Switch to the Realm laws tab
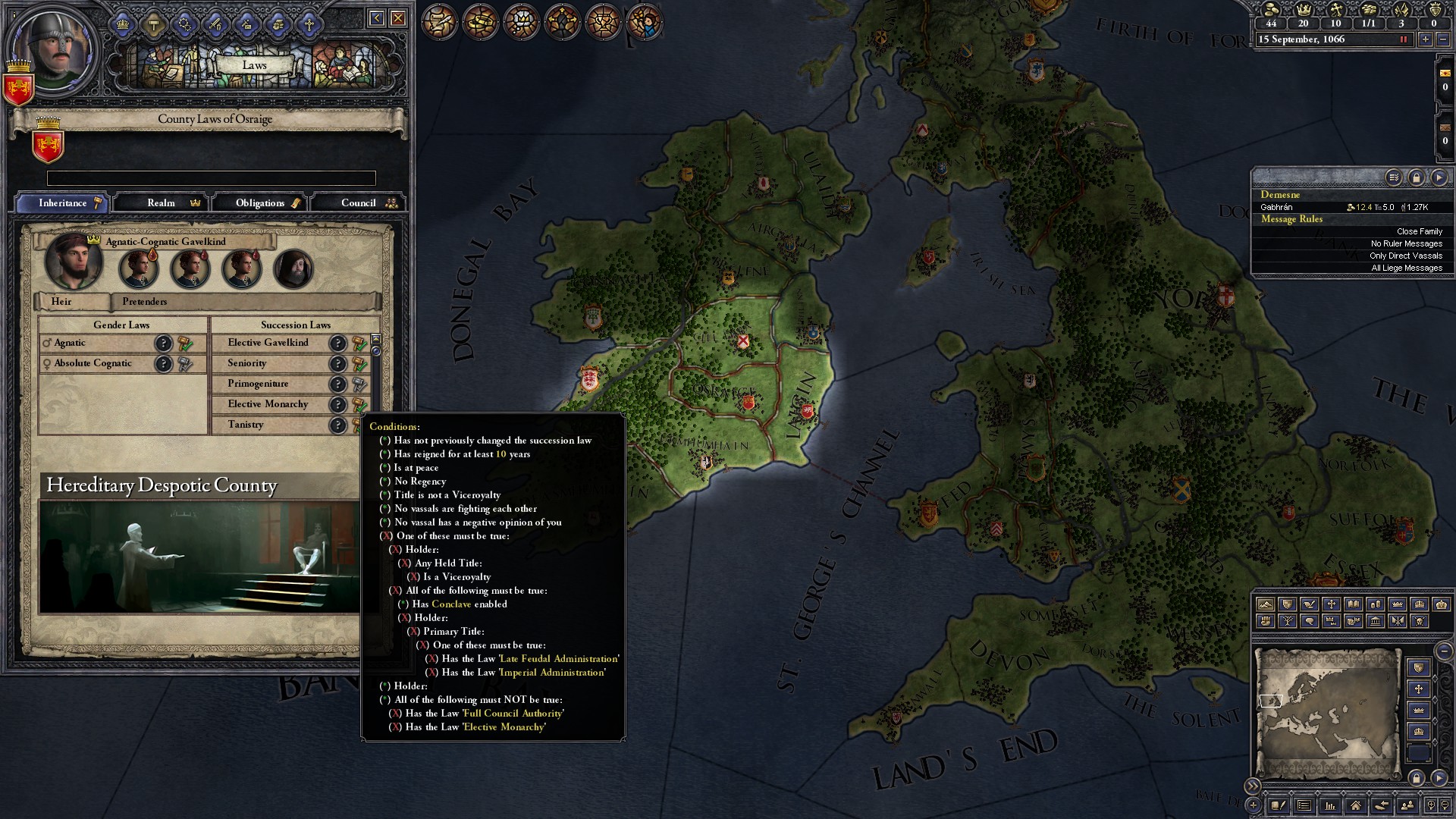 click(162, 203)
